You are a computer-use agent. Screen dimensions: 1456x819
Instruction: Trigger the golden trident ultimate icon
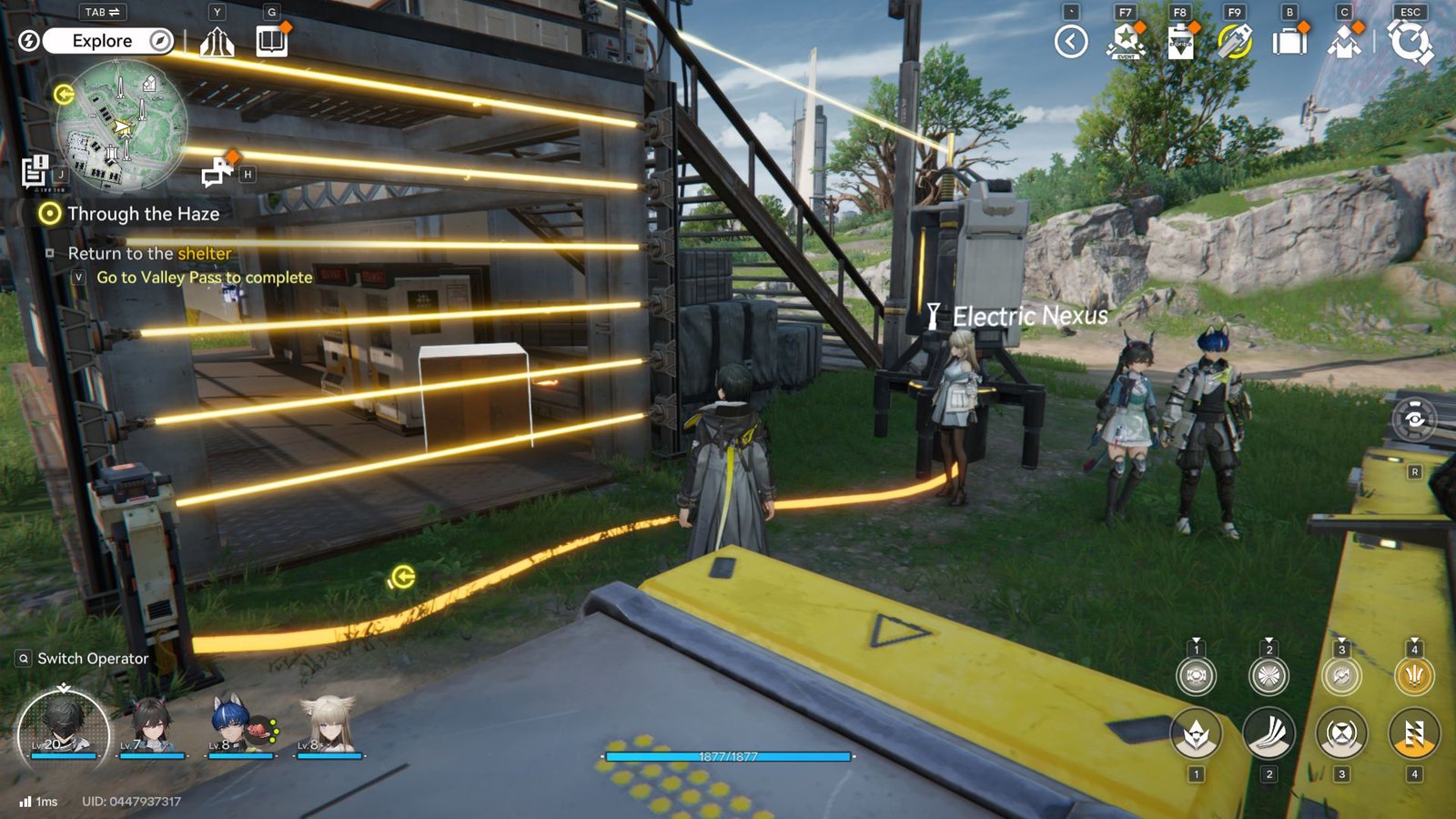1413,676
